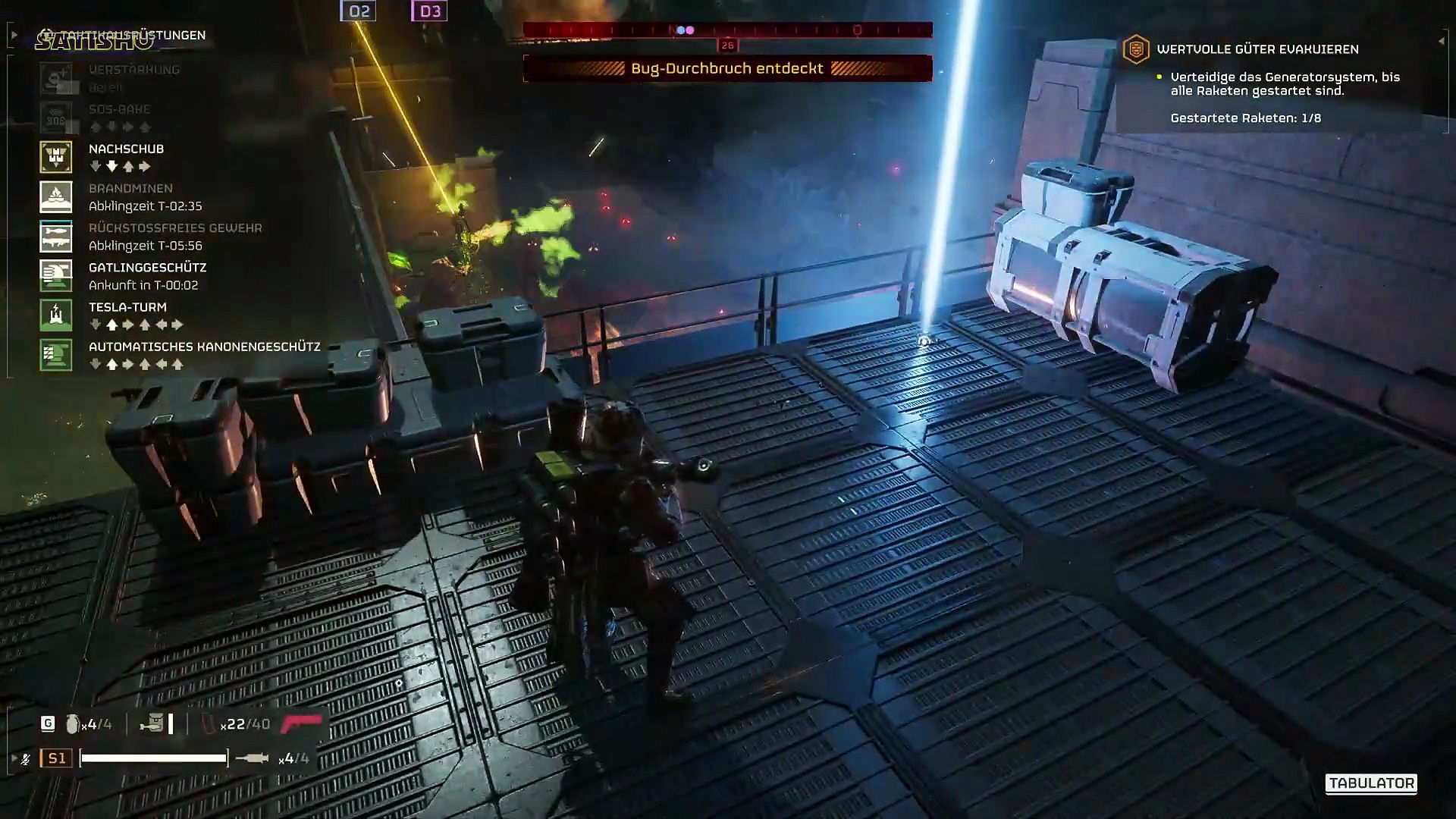The image size is (1456, 819).
Task: Pick the Gatlinggeschütz stratagem icon
Action: coord(56,276)
